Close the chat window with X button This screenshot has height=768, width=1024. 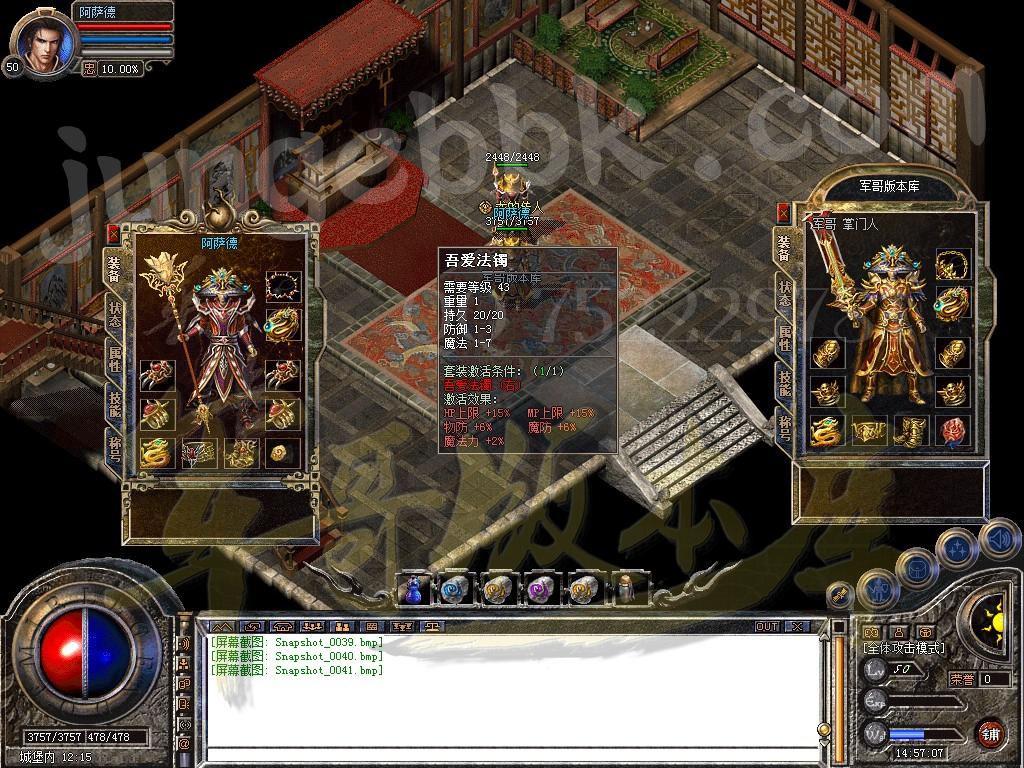(x=796, y=627)
